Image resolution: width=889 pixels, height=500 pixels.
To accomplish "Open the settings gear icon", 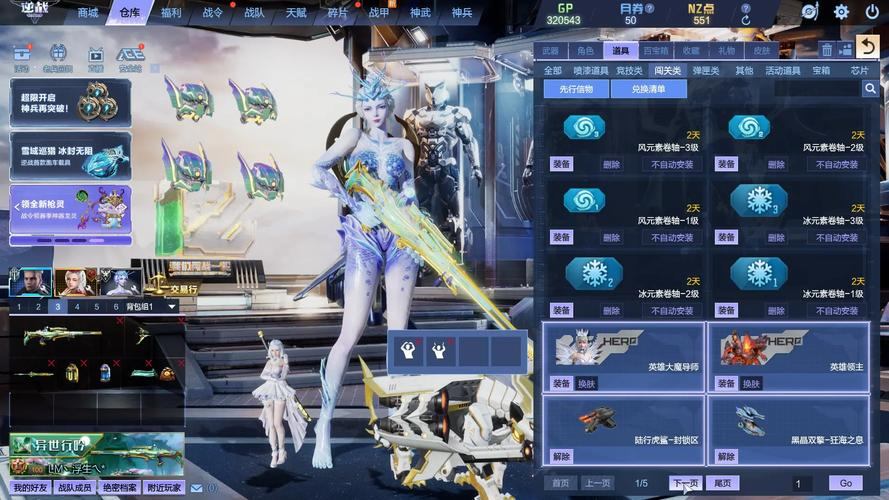I will (841, 12).
